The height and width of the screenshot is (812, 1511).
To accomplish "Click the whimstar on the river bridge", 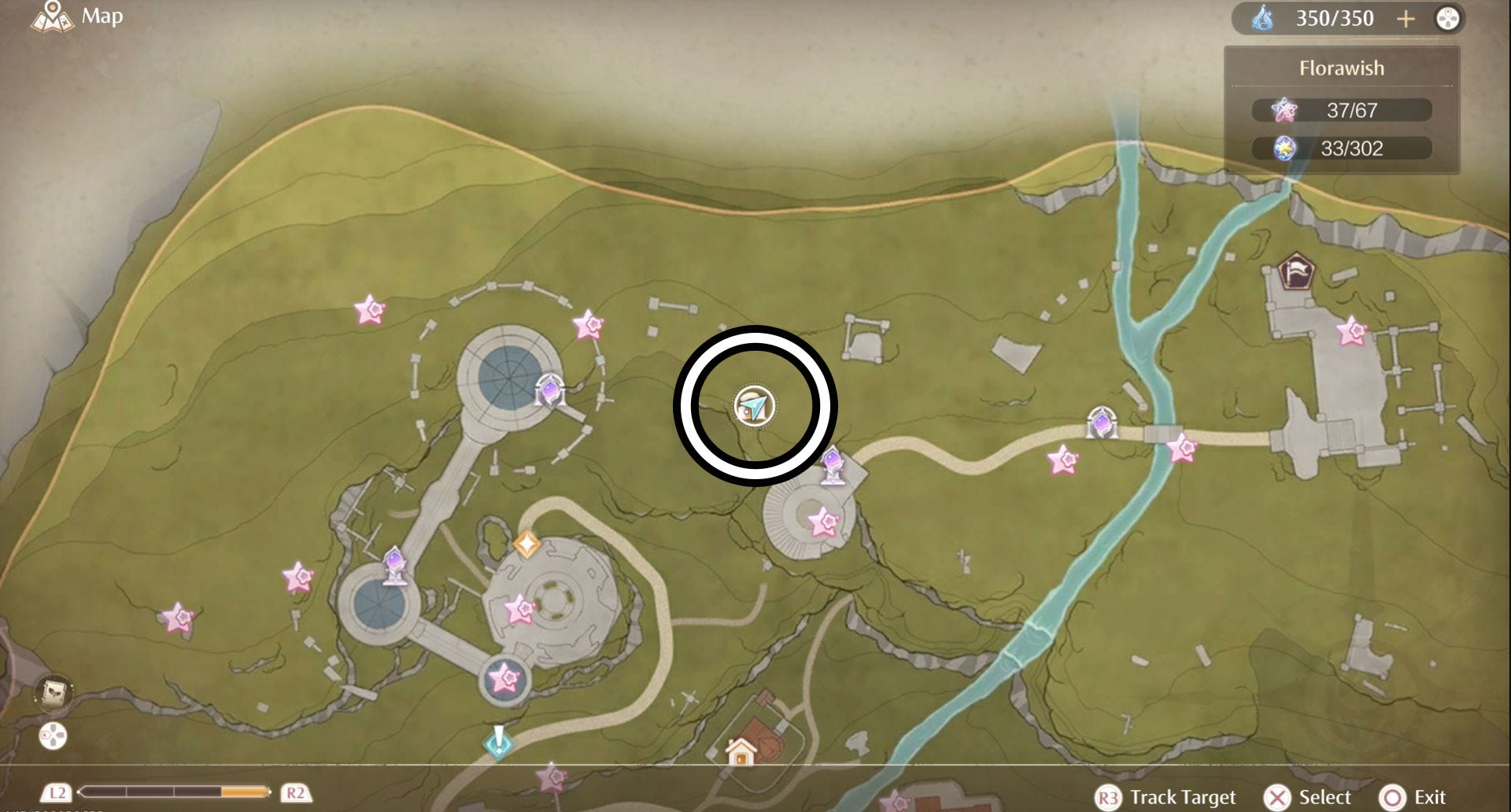I will [1181, 448].
